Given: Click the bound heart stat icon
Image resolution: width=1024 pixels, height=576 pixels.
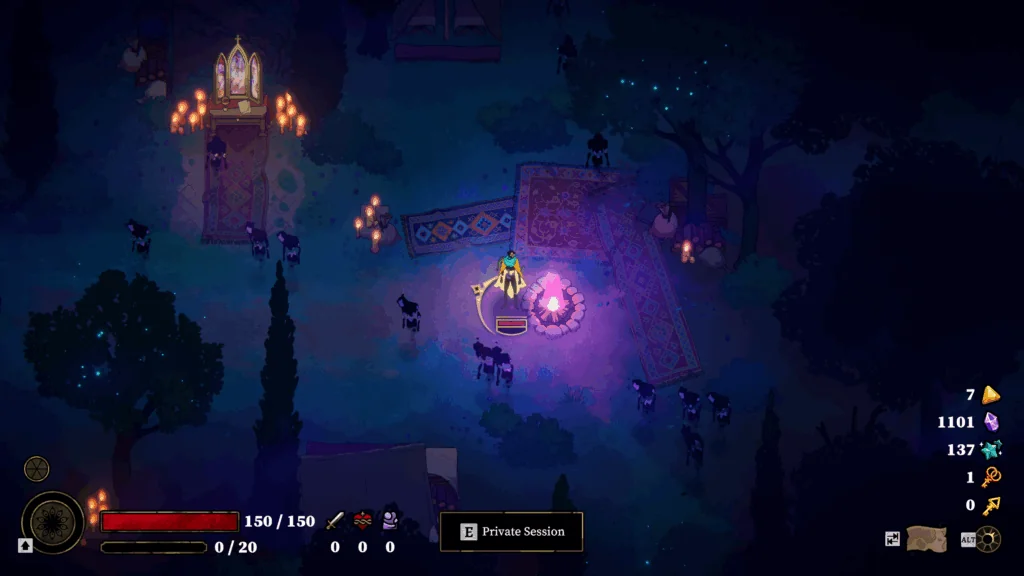Looking at the screenshot, I should point(362,521).
